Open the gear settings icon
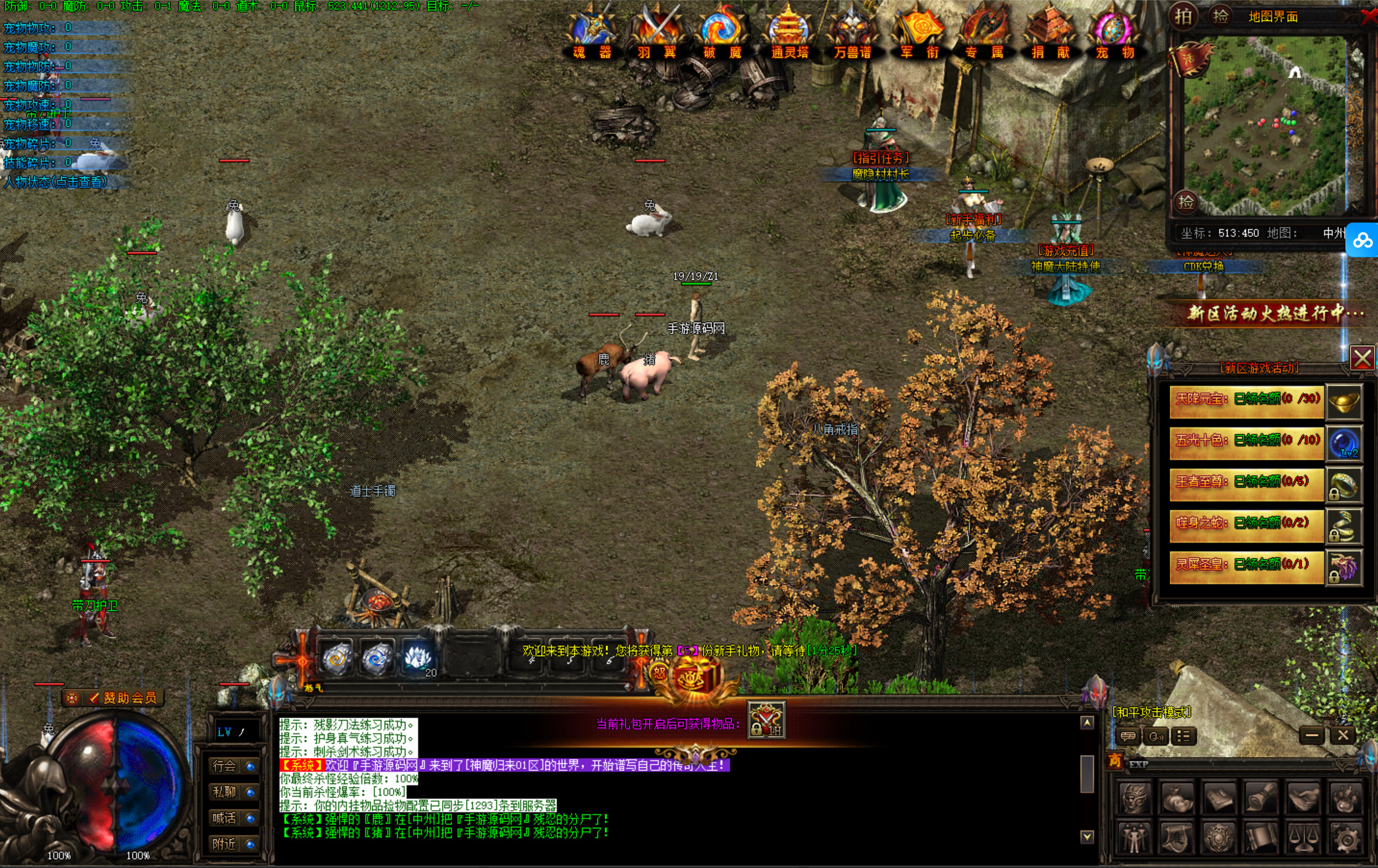This screenshot has height=868, width=1378. 1346,838
